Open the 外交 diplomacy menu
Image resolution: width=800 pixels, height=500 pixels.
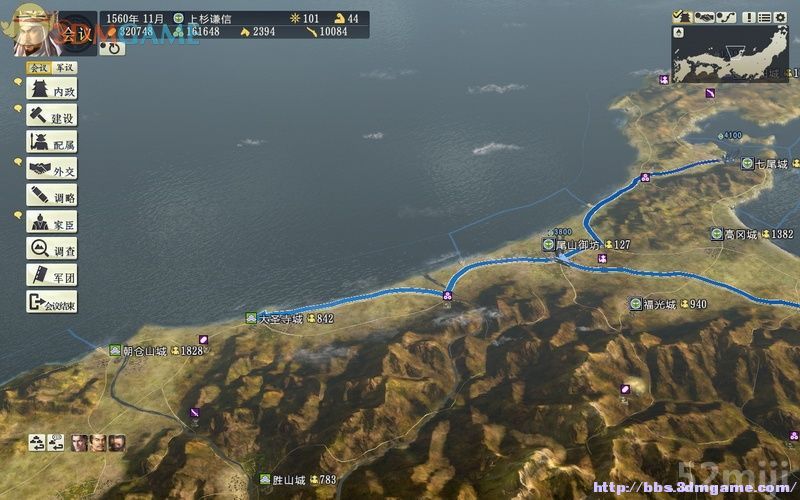click(51, 171)
